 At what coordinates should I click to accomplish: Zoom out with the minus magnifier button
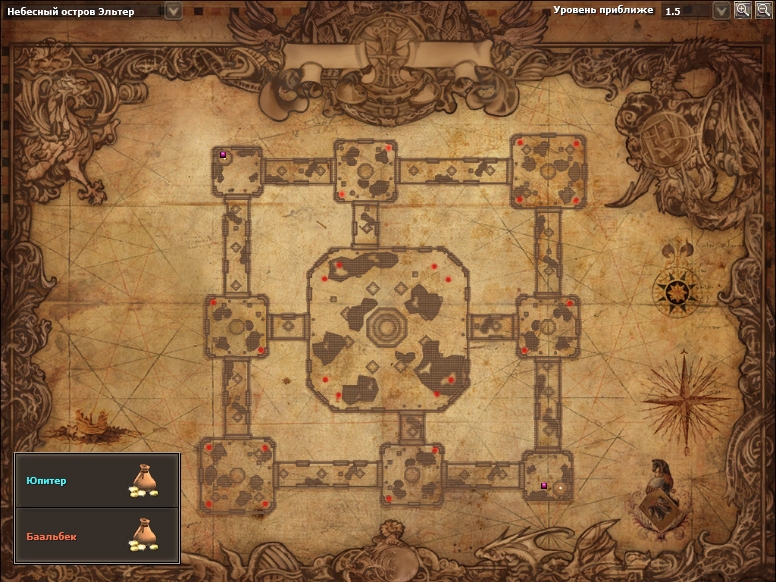point(763,10)
